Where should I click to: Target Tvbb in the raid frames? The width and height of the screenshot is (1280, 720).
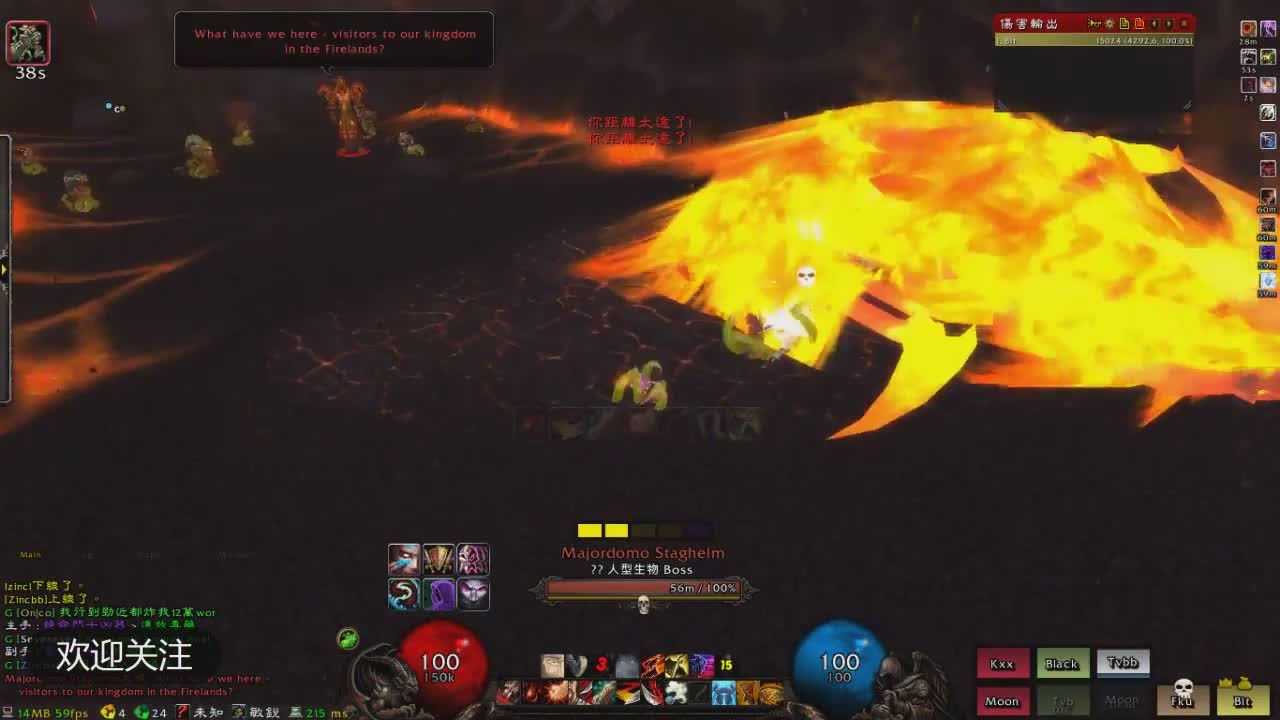[1123, 663]
